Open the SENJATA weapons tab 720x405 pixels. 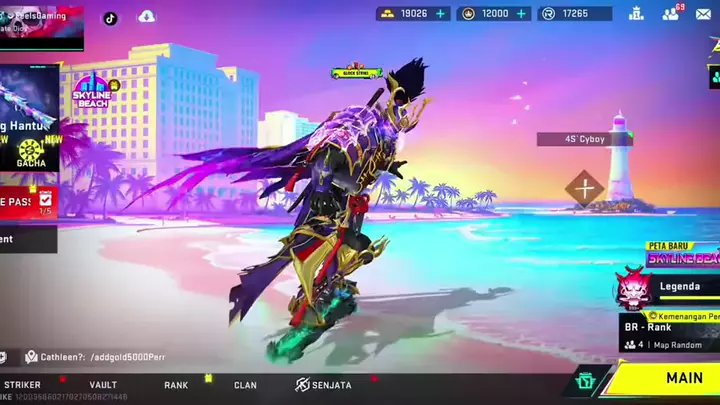pyautogui.click(x=323, y=385)
